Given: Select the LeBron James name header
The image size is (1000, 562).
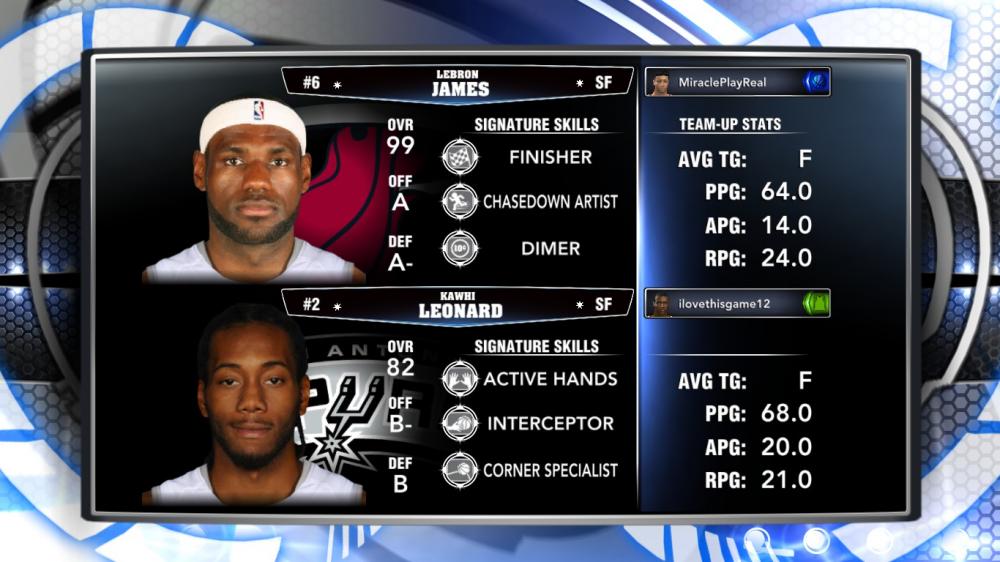Looking at the screenshot, I should pos(459,83).
